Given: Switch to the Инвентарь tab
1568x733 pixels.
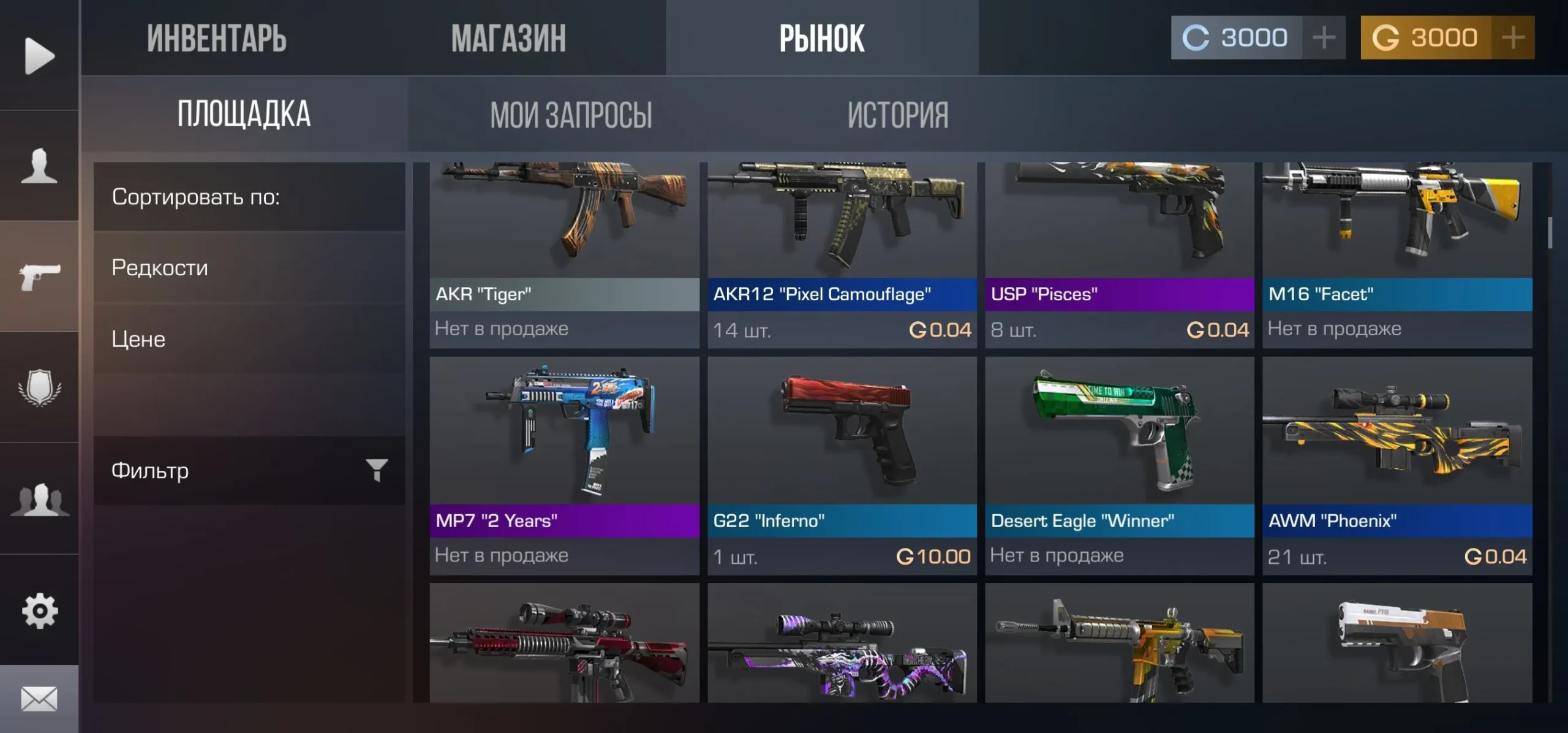Looking at the screenshot, I should point(216,38).
